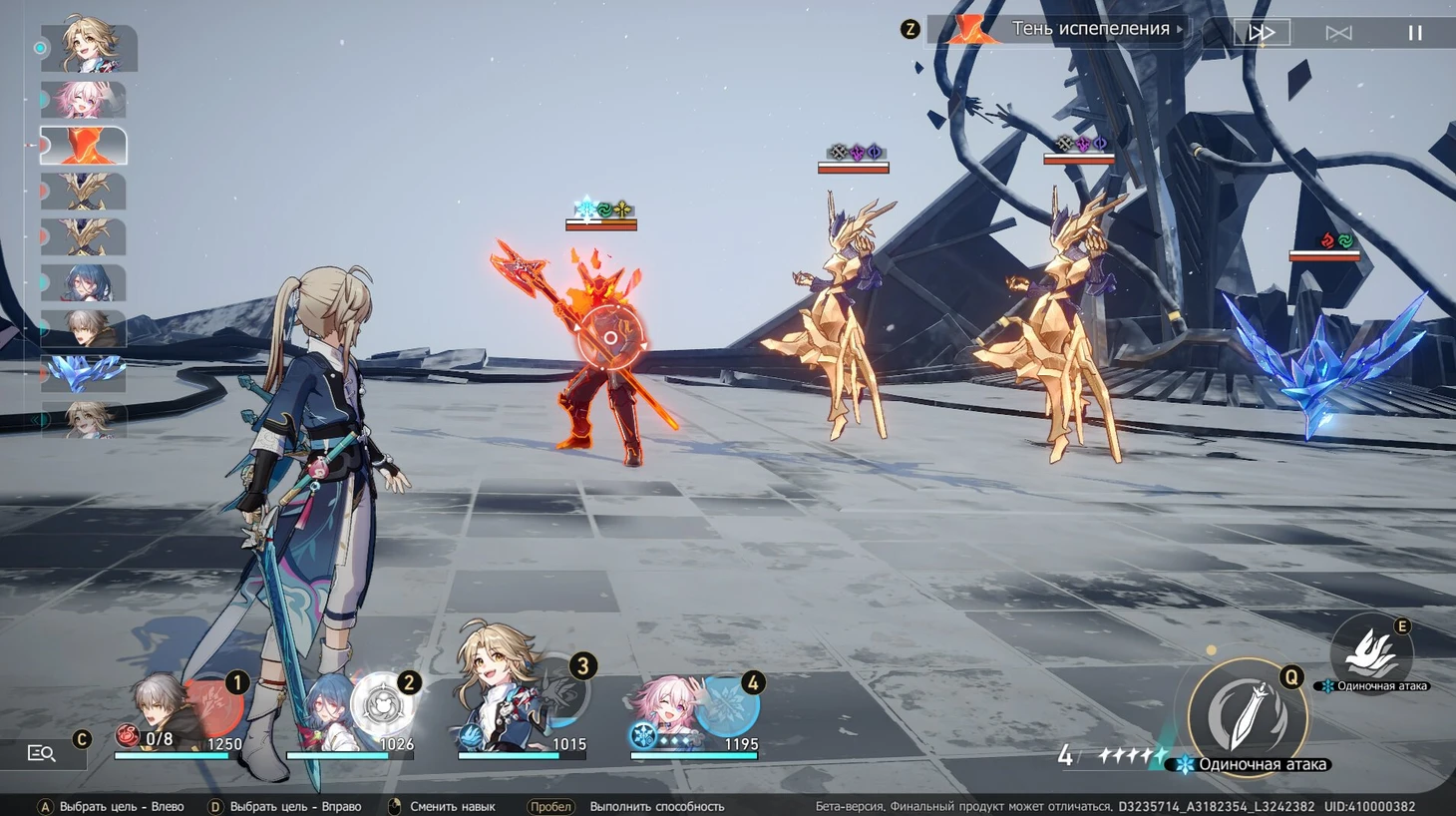Click the ice crystal turn-order portrait
This screenshot has height=816, width=1456.
point(84,374)
